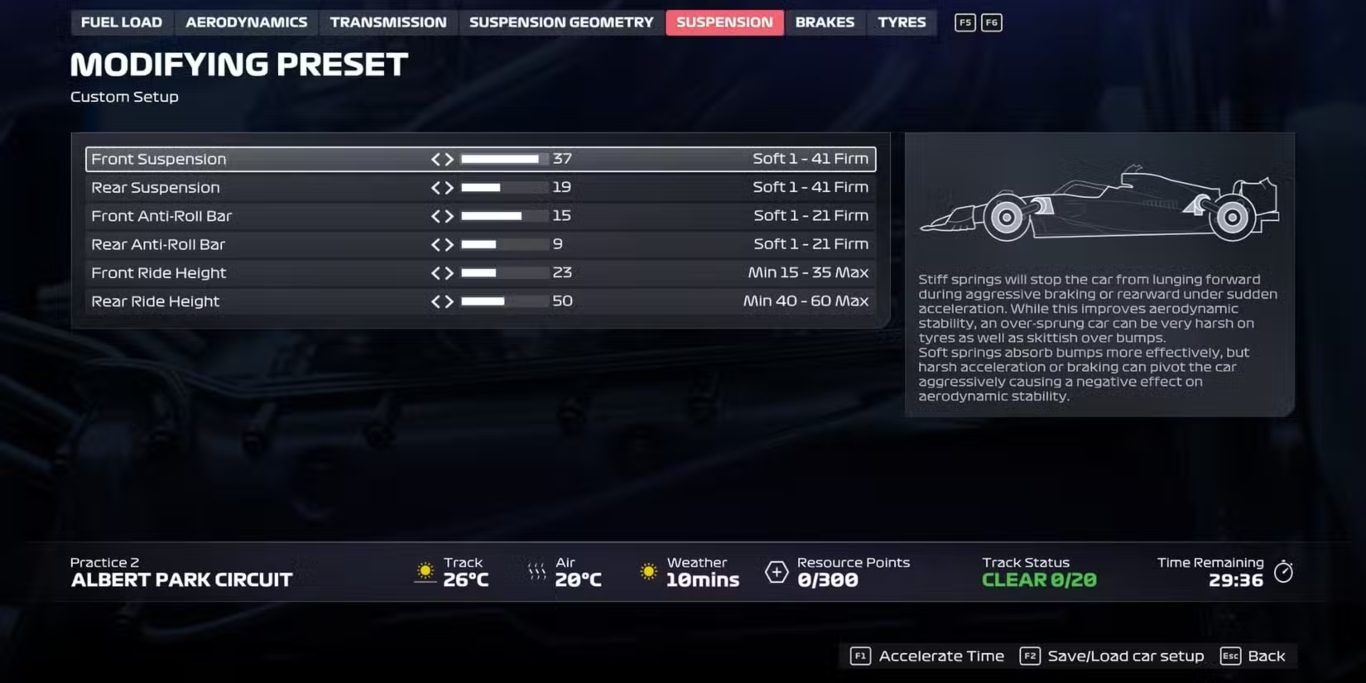Go to the Suspension Geometry tab
Viewport: 1366px width, 683px height.
click(561, 22)
